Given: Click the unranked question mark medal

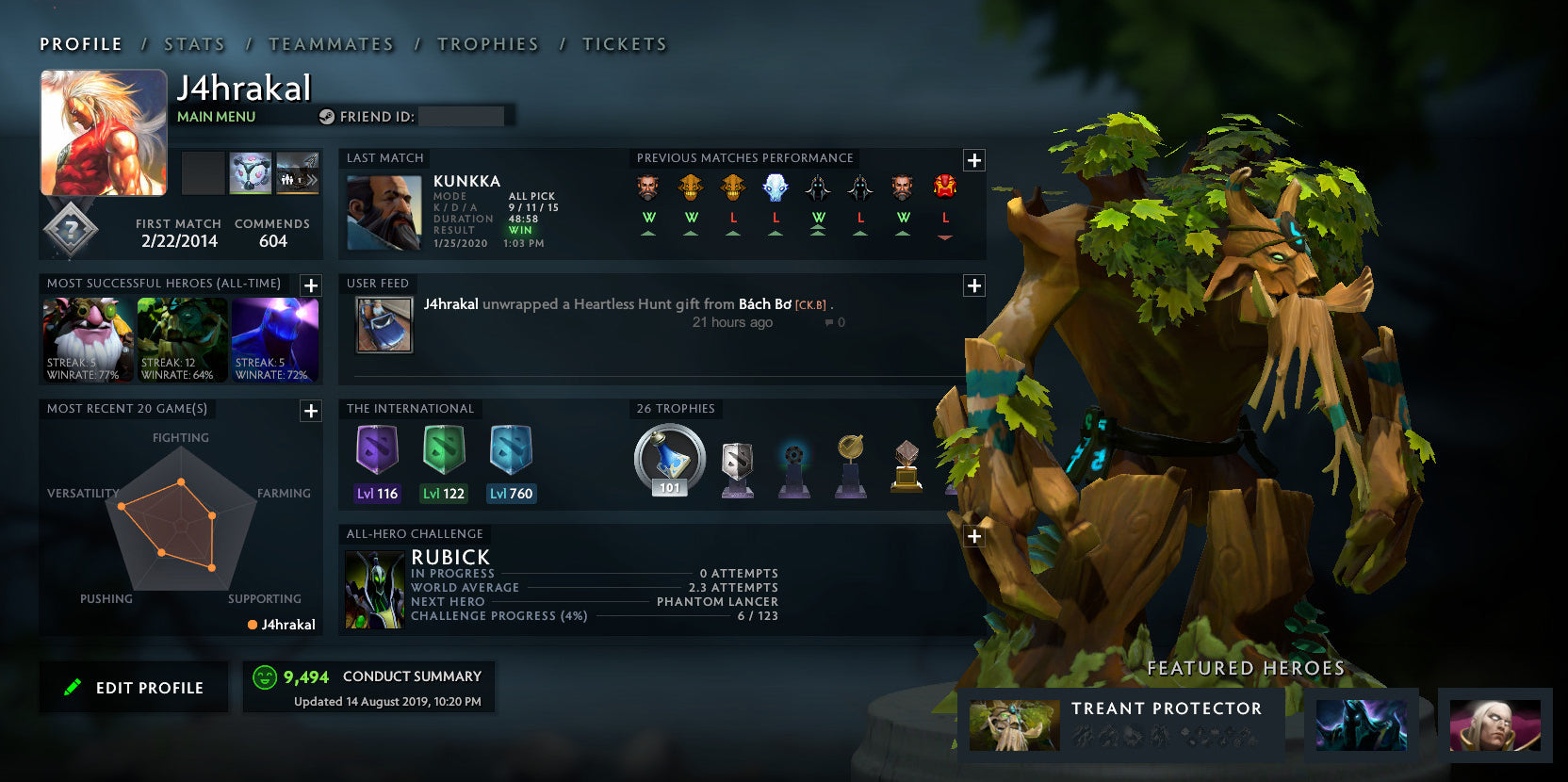Looking at the screenshot, I should click(x=72, y=230).
